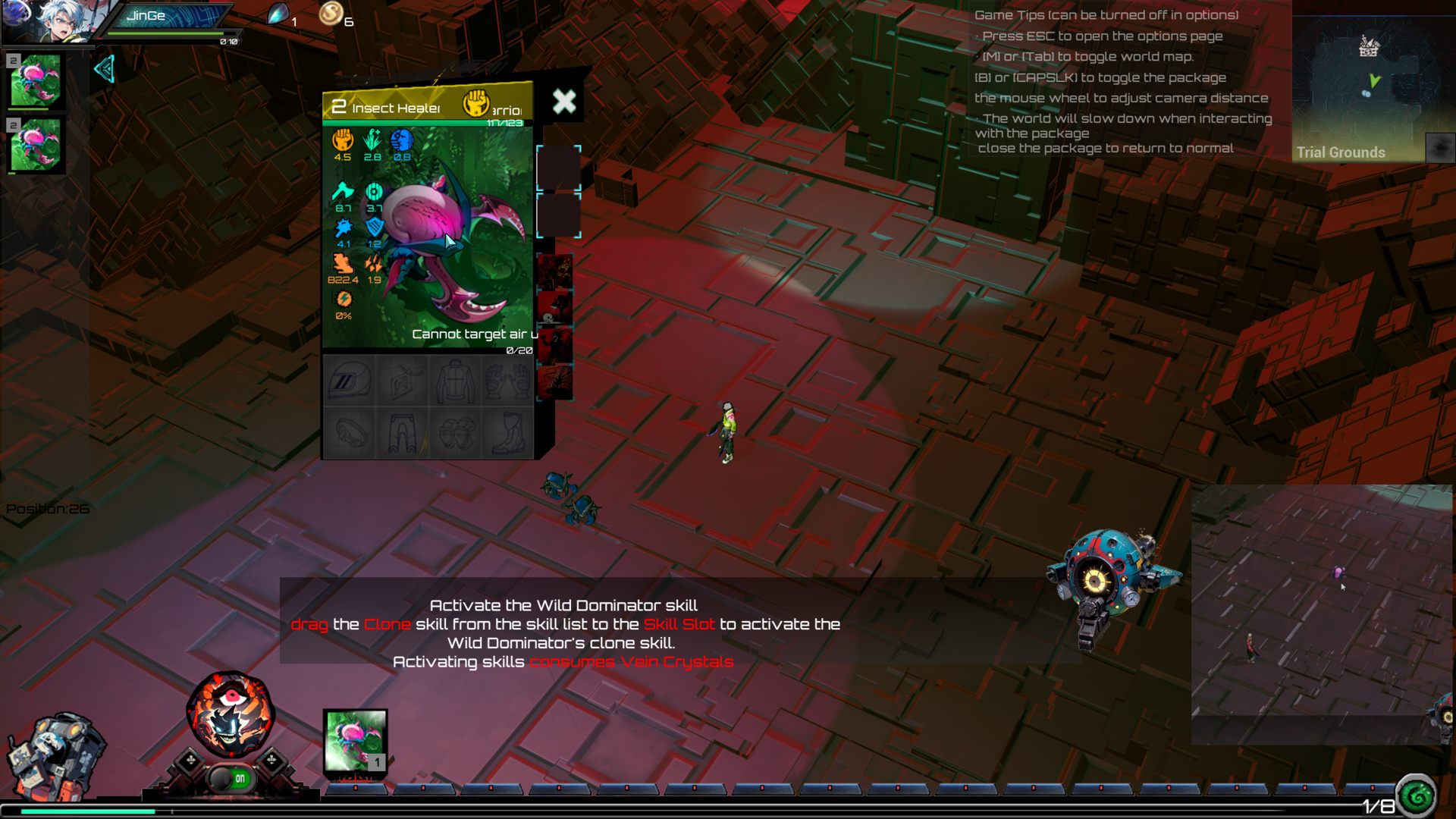Image resolution: width=1456 pixels, height=819 pixels.
Task: Select the belt equipment slot
Action: tap(349, 433)
